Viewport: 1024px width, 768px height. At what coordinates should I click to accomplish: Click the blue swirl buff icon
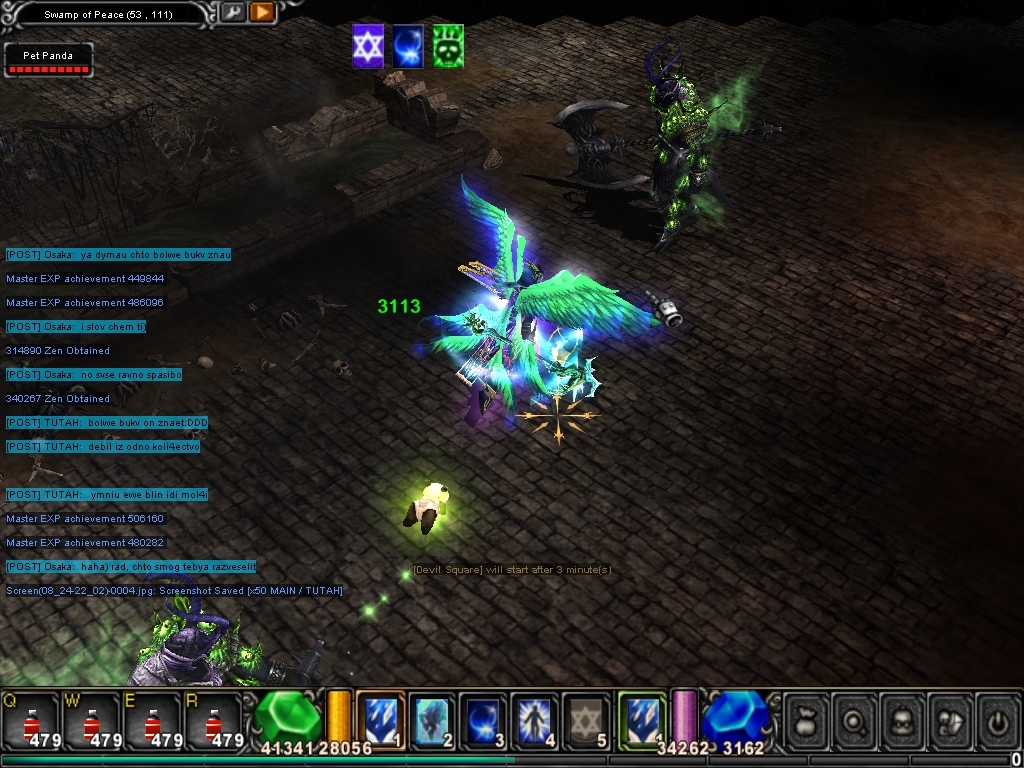pos(408,47)
